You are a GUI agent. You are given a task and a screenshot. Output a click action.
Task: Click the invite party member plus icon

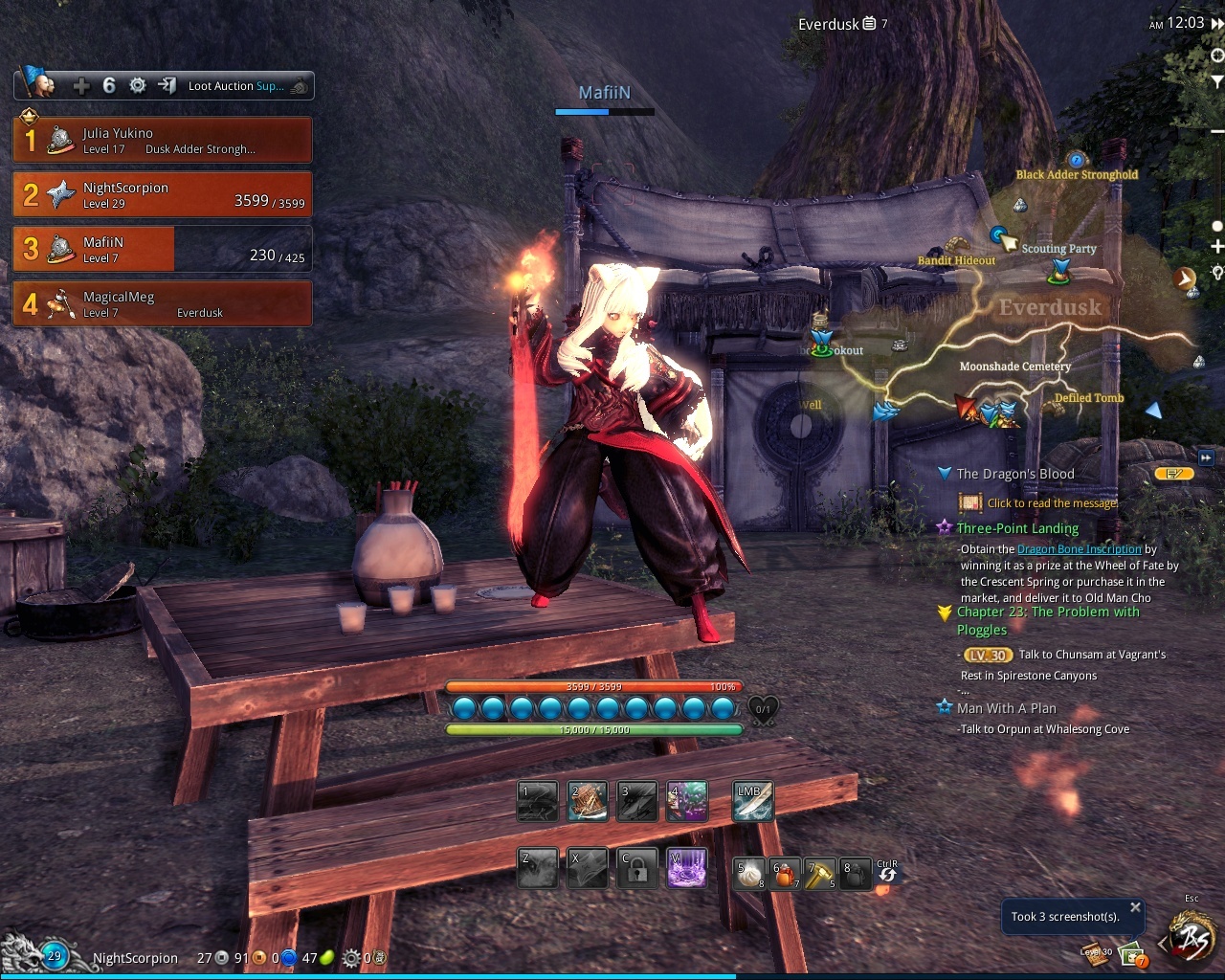click(x=81, y=86)
